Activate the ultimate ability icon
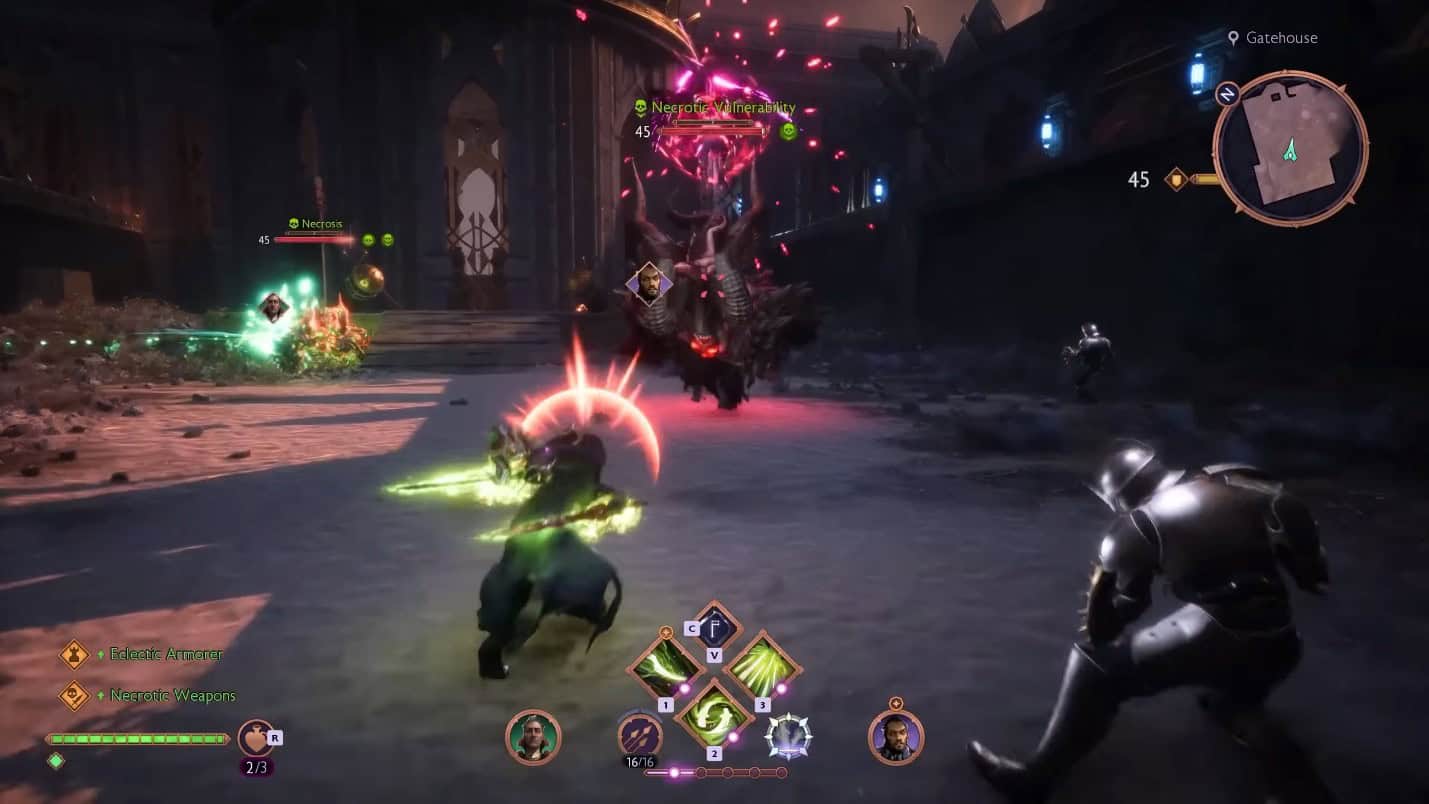The height and width of the screenshot is (804, 1429). click(x=790, y=735)
